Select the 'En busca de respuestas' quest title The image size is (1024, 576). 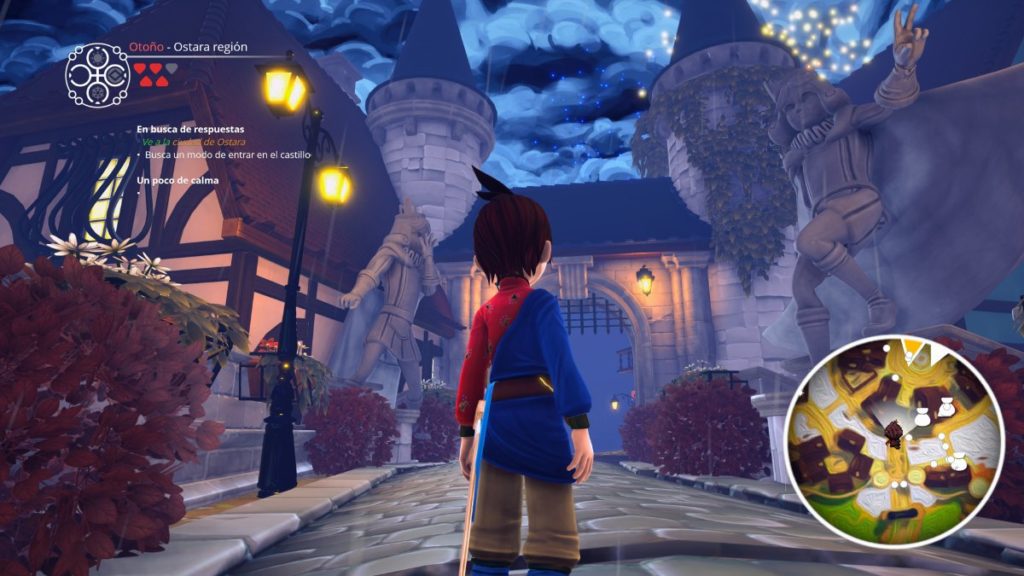coord(190,129)
